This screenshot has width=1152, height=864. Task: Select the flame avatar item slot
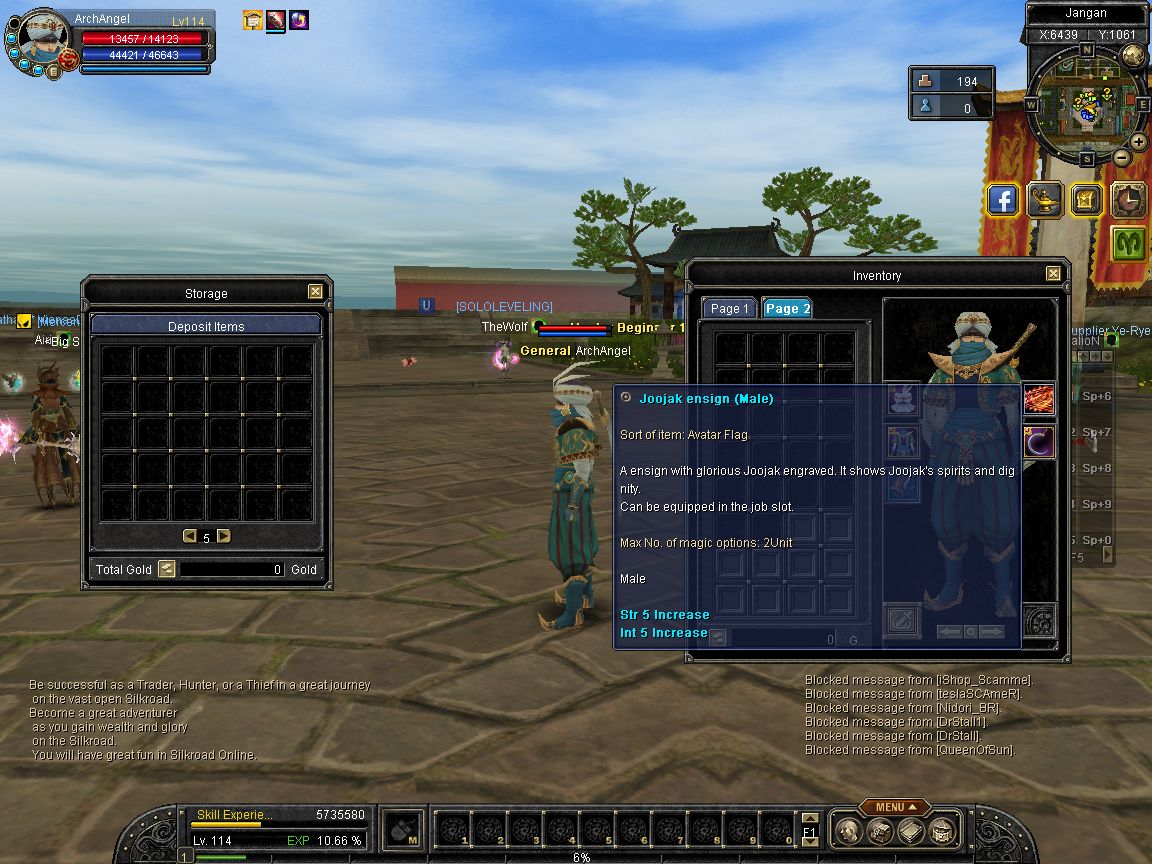(1039, 399)
